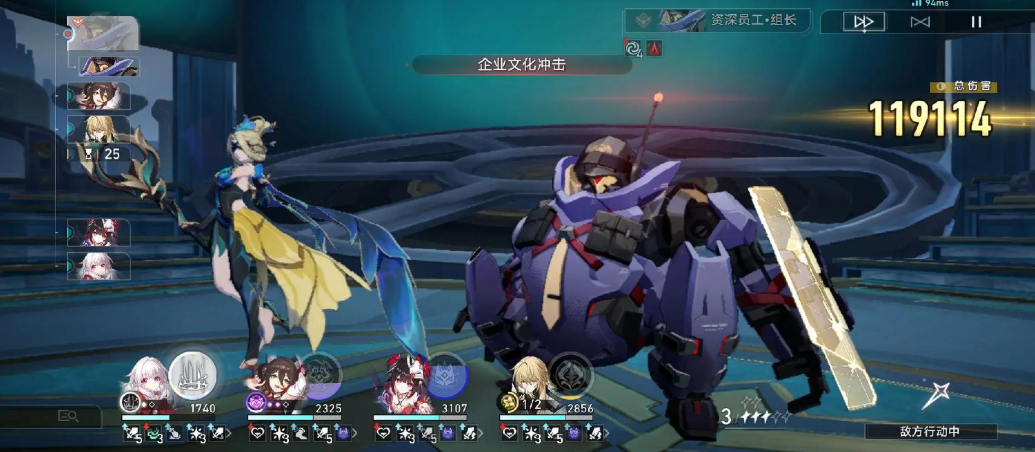Open the battle details magnifier button
Image resolution: width=1035 pixels, height=452 pixels.
[68, 416]
